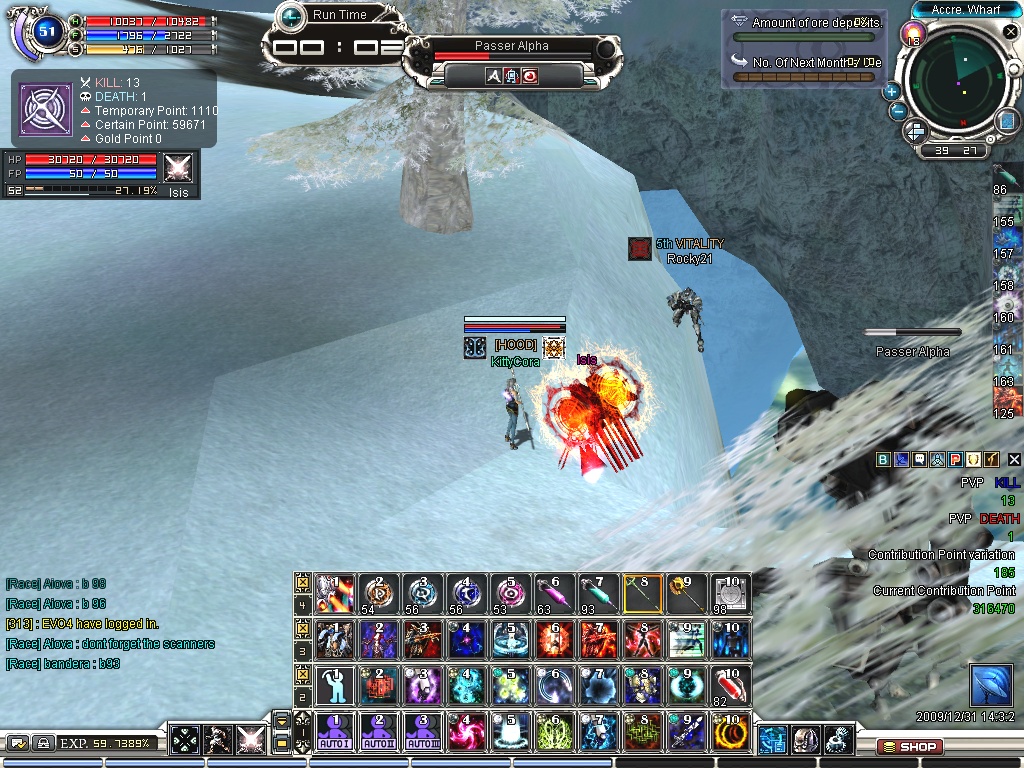Open the gauntlet fist icon near SHOP

[838, 740]
